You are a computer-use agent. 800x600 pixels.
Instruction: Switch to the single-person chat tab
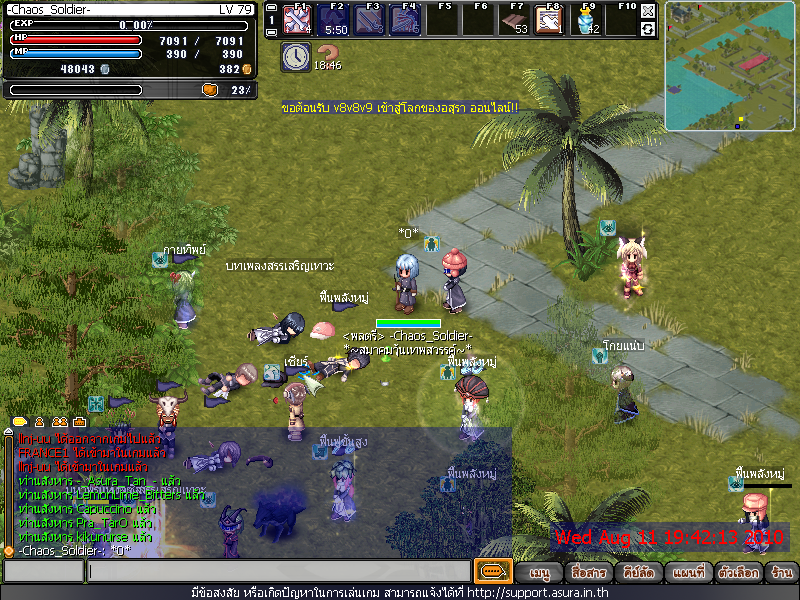(x=40, y=422)
